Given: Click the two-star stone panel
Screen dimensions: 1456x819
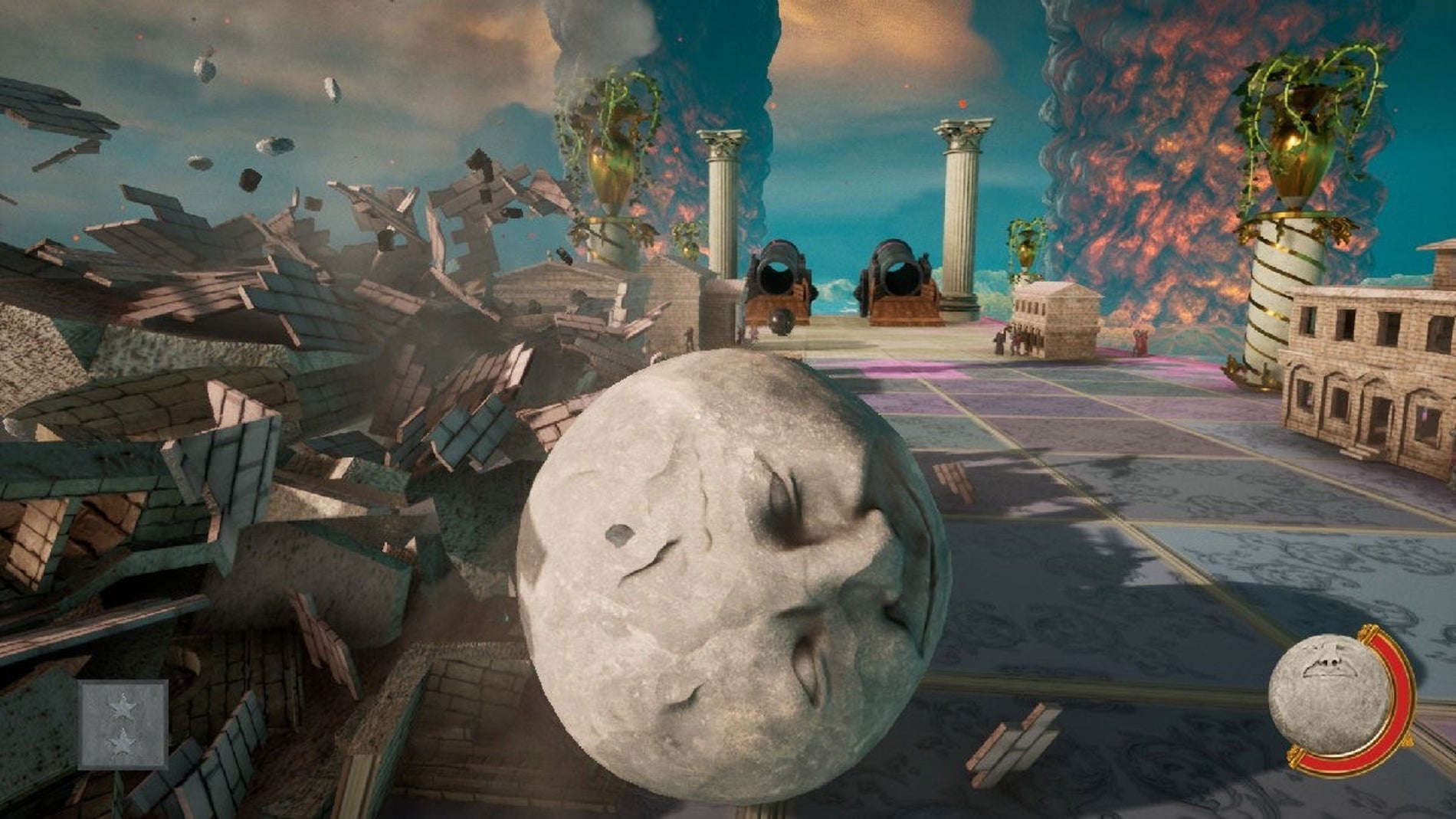Looking at the screenshot, I should coord(123,724).
